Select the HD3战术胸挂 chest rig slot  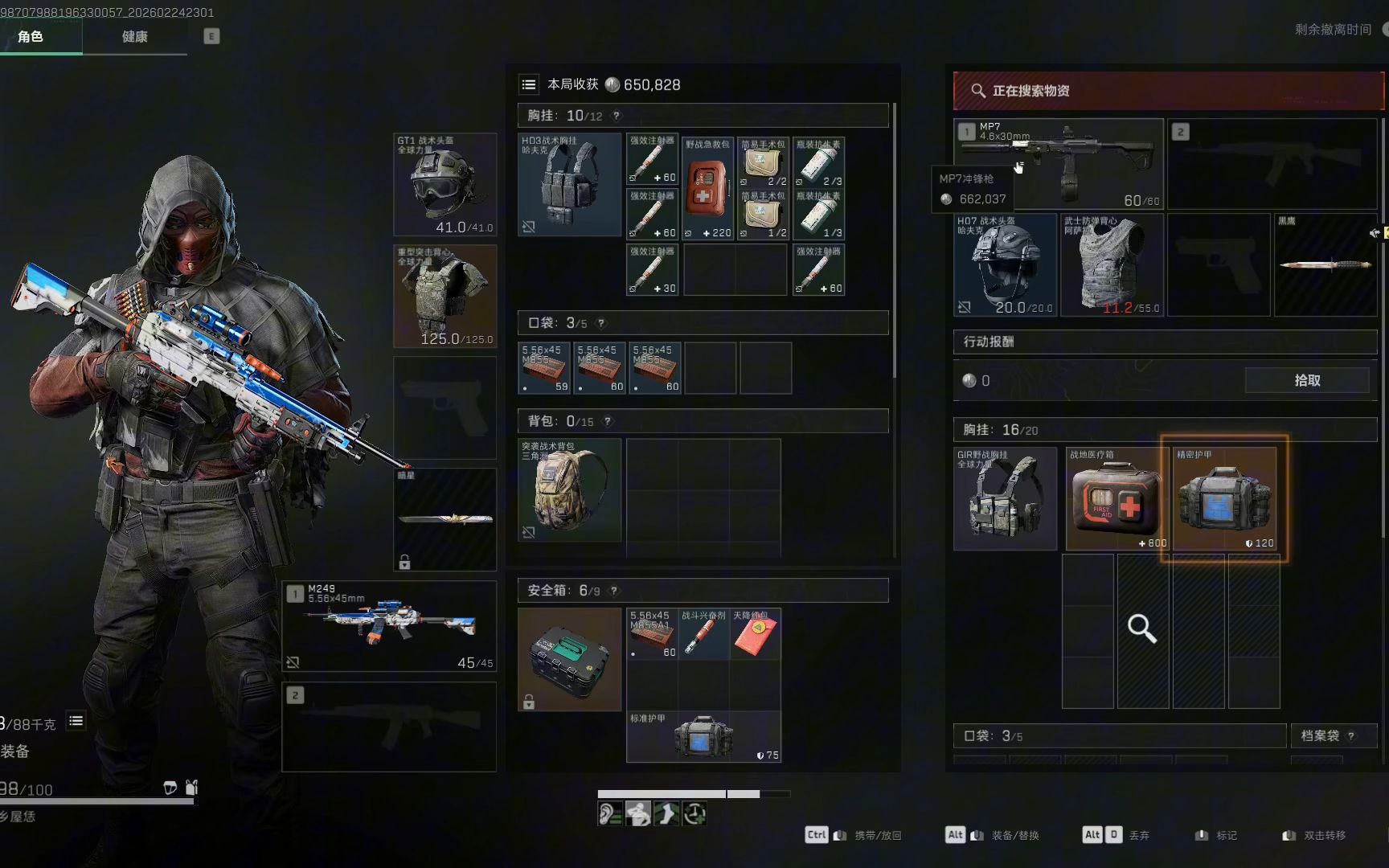click(x=569, y=184)
